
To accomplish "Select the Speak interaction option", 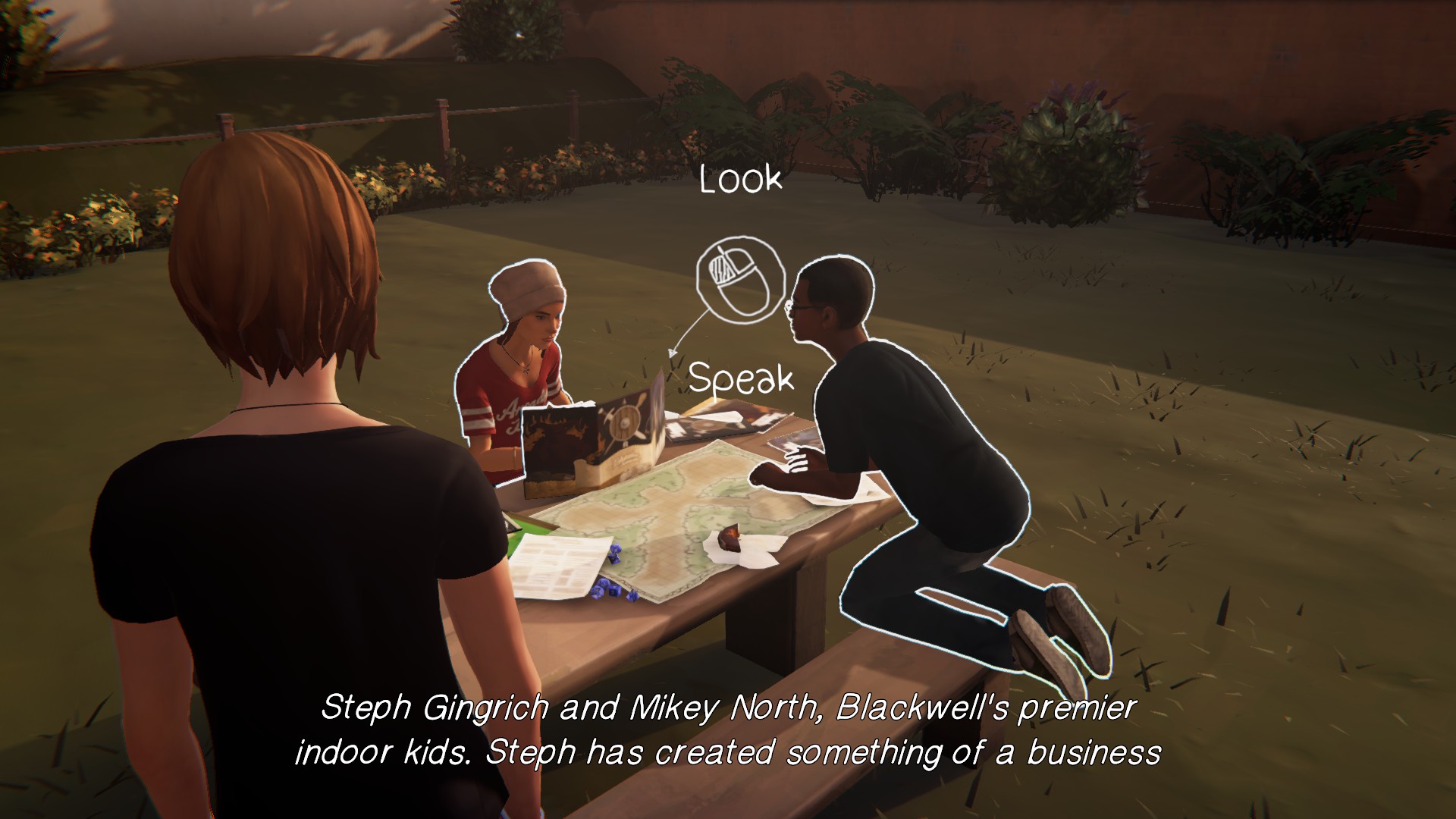I will pyautogui.click(x=741, y=378).
